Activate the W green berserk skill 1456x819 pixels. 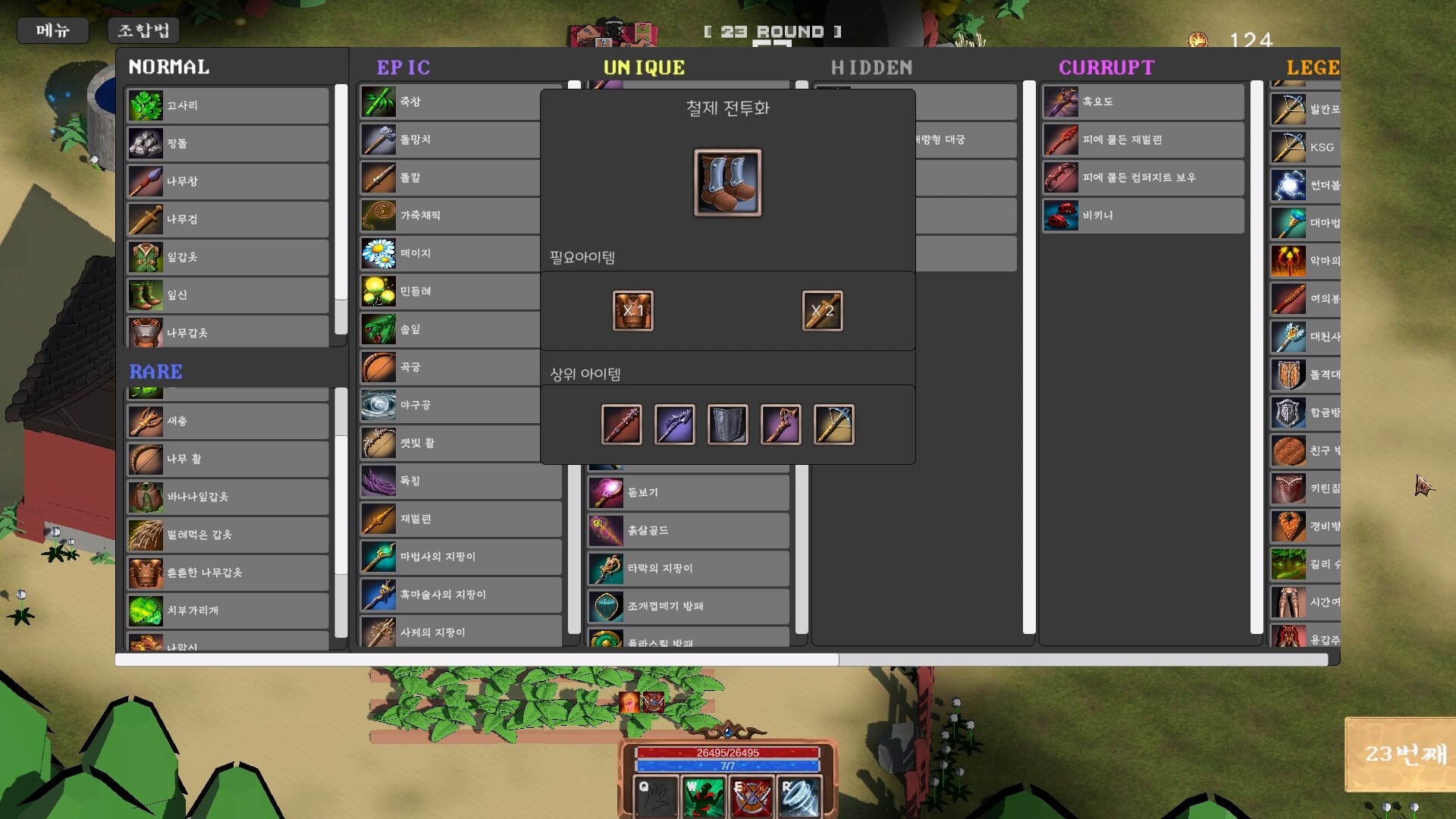704,796
